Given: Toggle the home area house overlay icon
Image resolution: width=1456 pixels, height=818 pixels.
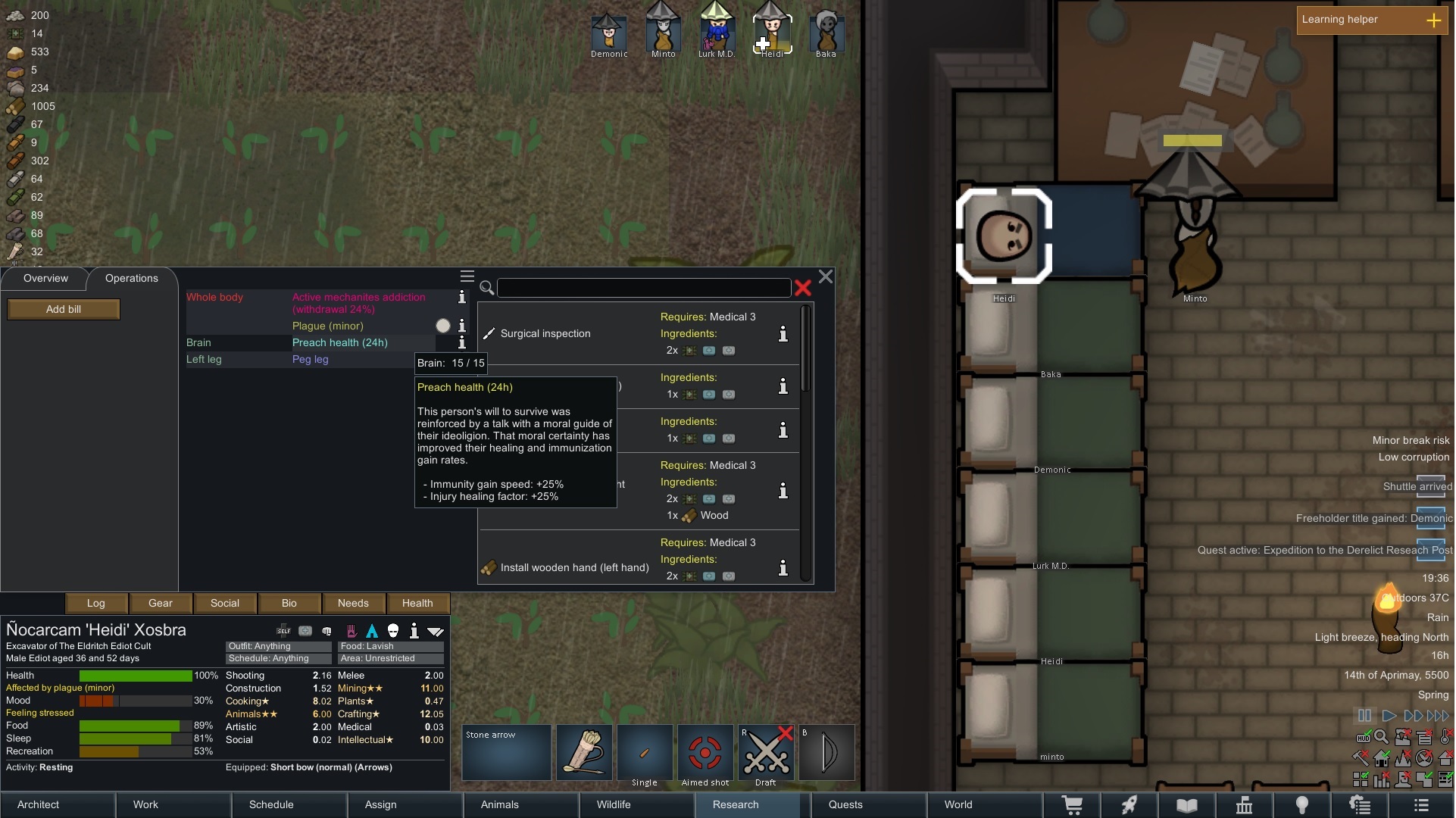Looking at the screenshot, I should pos(1381,758).
